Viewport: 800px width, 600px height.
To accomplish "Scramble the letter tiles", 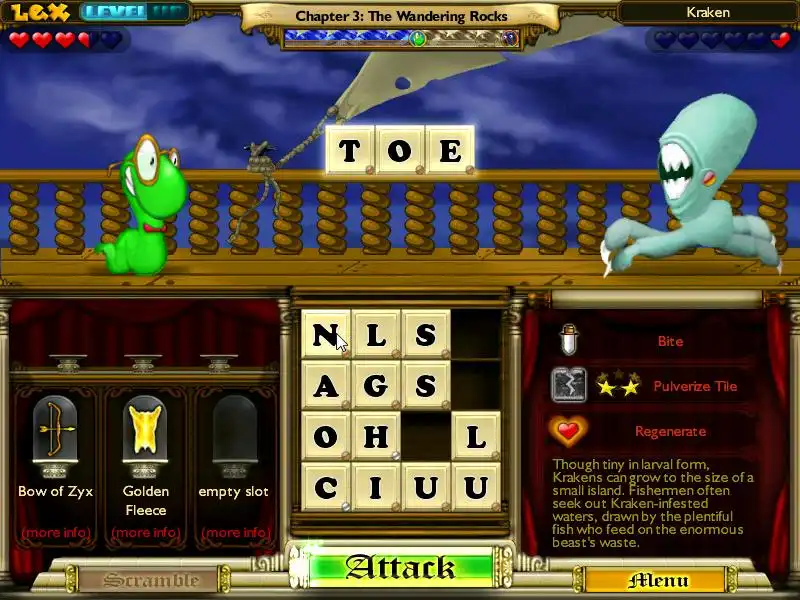I will click(x=138, y=580).
